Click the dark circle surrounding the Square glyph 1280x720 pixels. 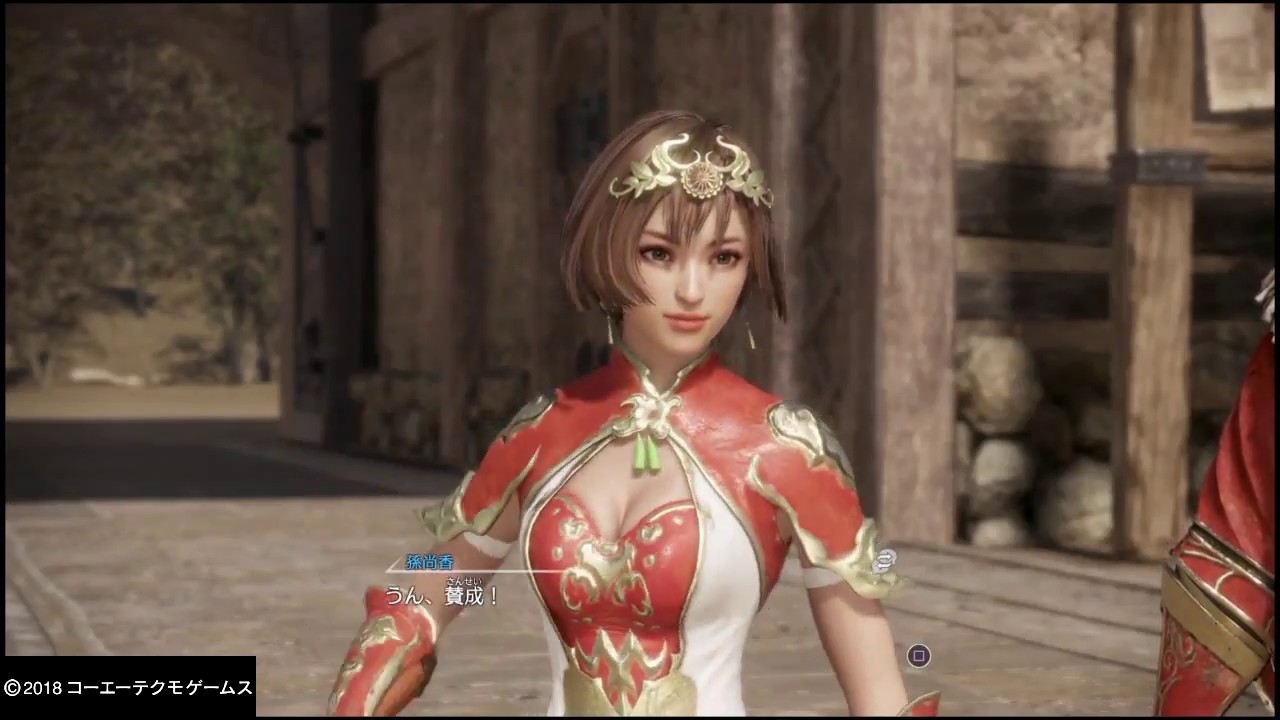click(917, 656)
